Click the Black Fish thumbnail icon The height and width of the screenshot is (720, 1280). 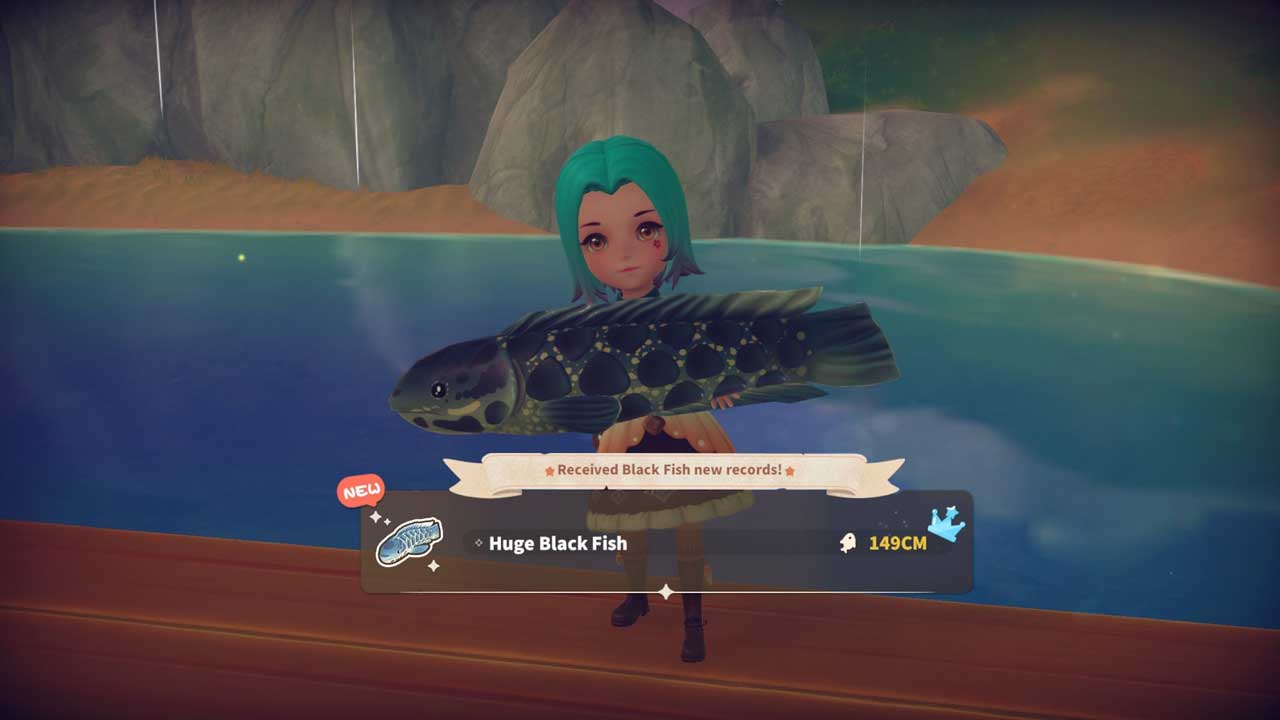408,541
